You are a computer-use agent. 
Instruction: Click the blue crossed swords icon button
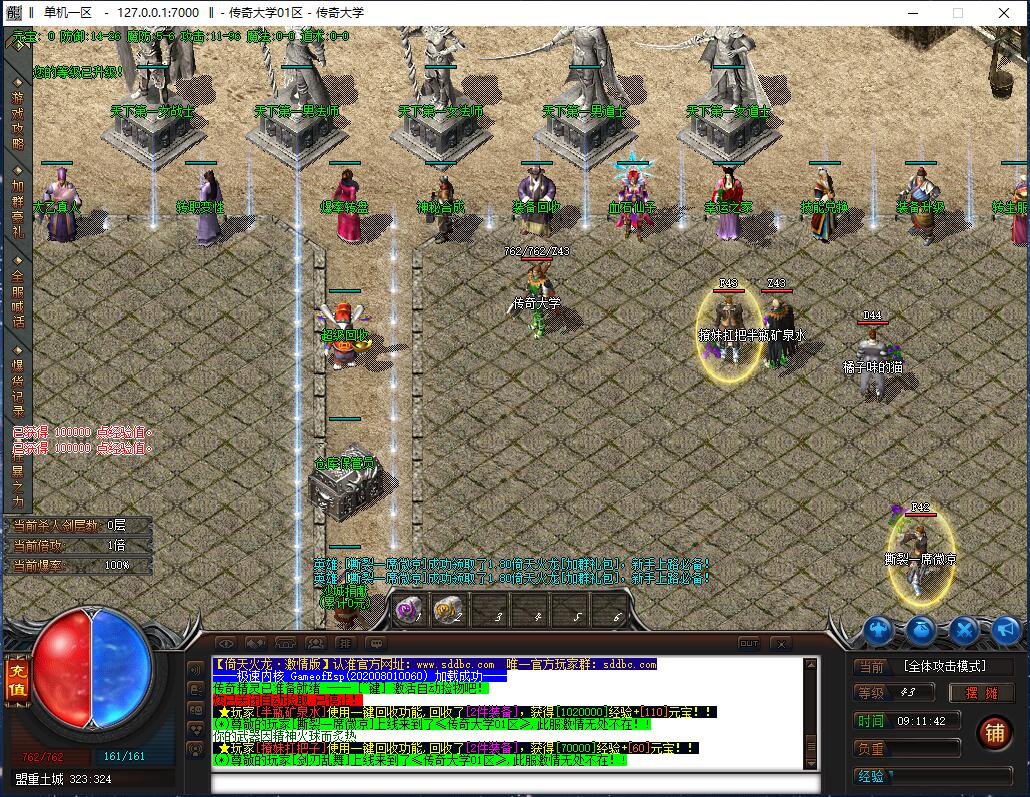pyautogui.click(x=963, y=630)
